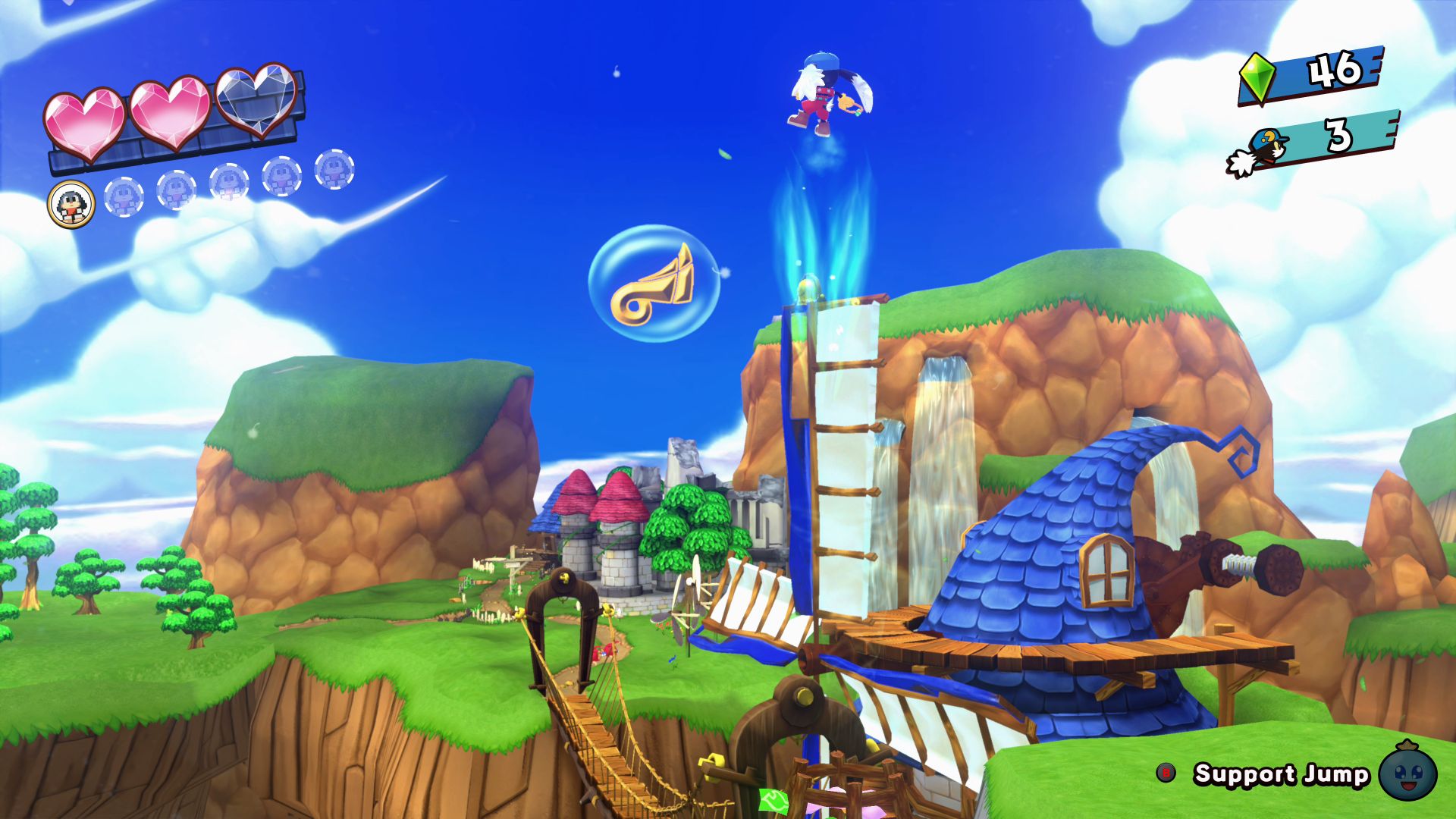Click the green dream stone icon
Screen dimensions: 1456x819
[x=1257, y=77]
